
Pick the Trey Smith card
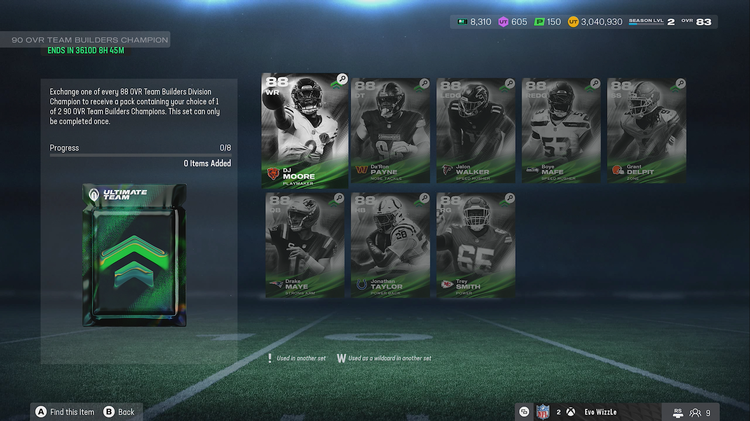tap(475, 245)
